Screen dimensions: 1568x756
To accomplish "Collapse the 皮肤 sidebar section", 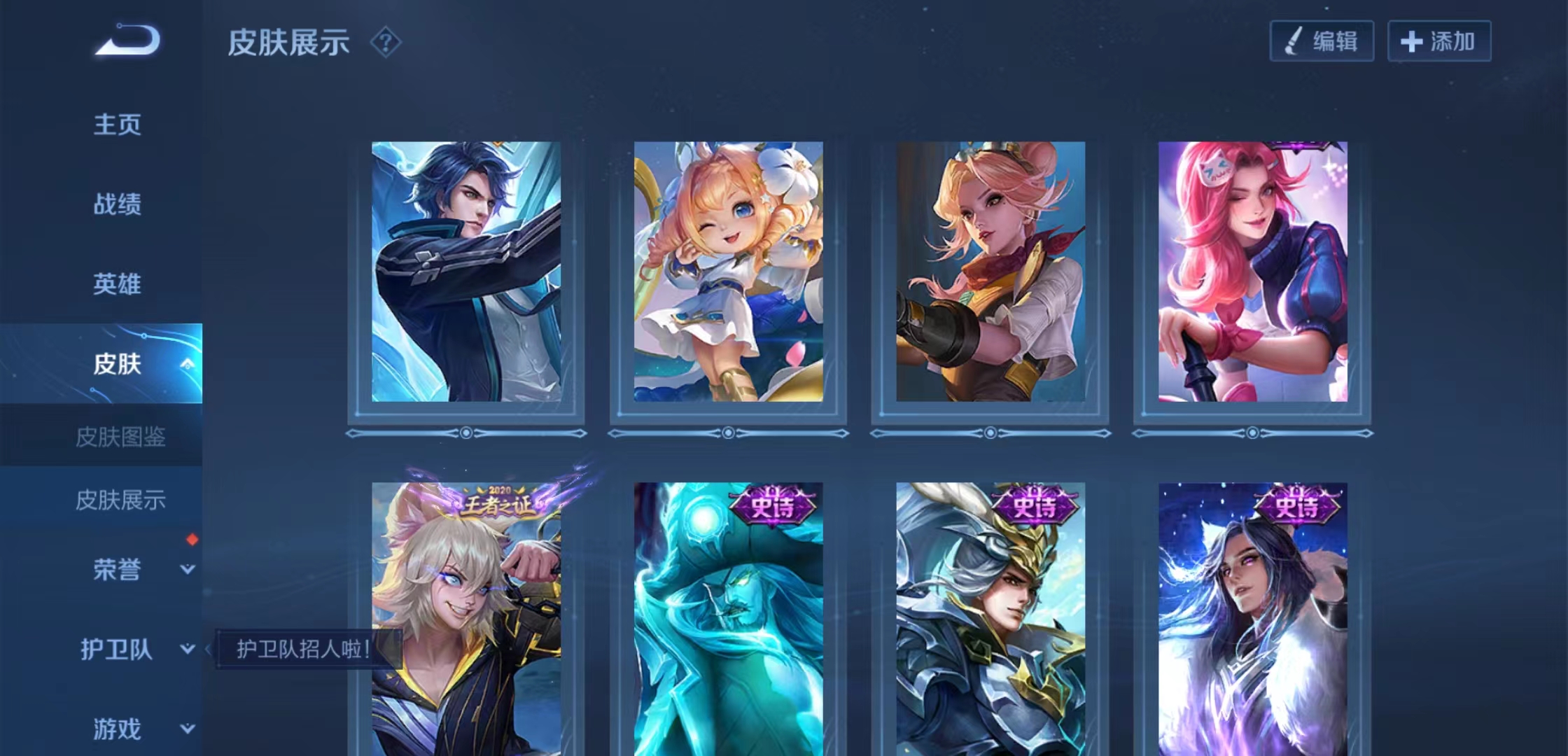I will (x=187, y=364).
